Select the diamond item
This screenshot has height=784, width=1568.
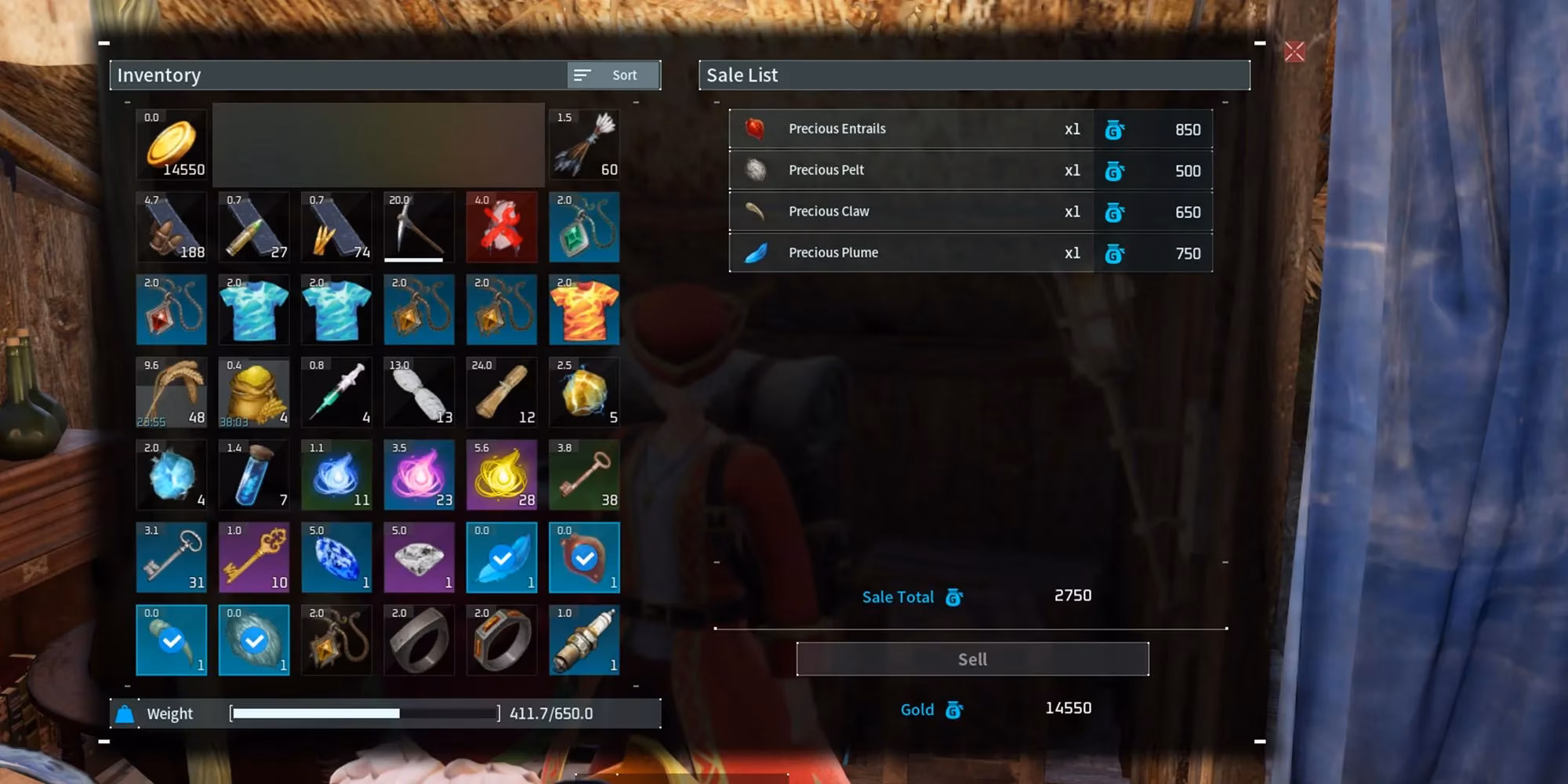tap(419, 557)
